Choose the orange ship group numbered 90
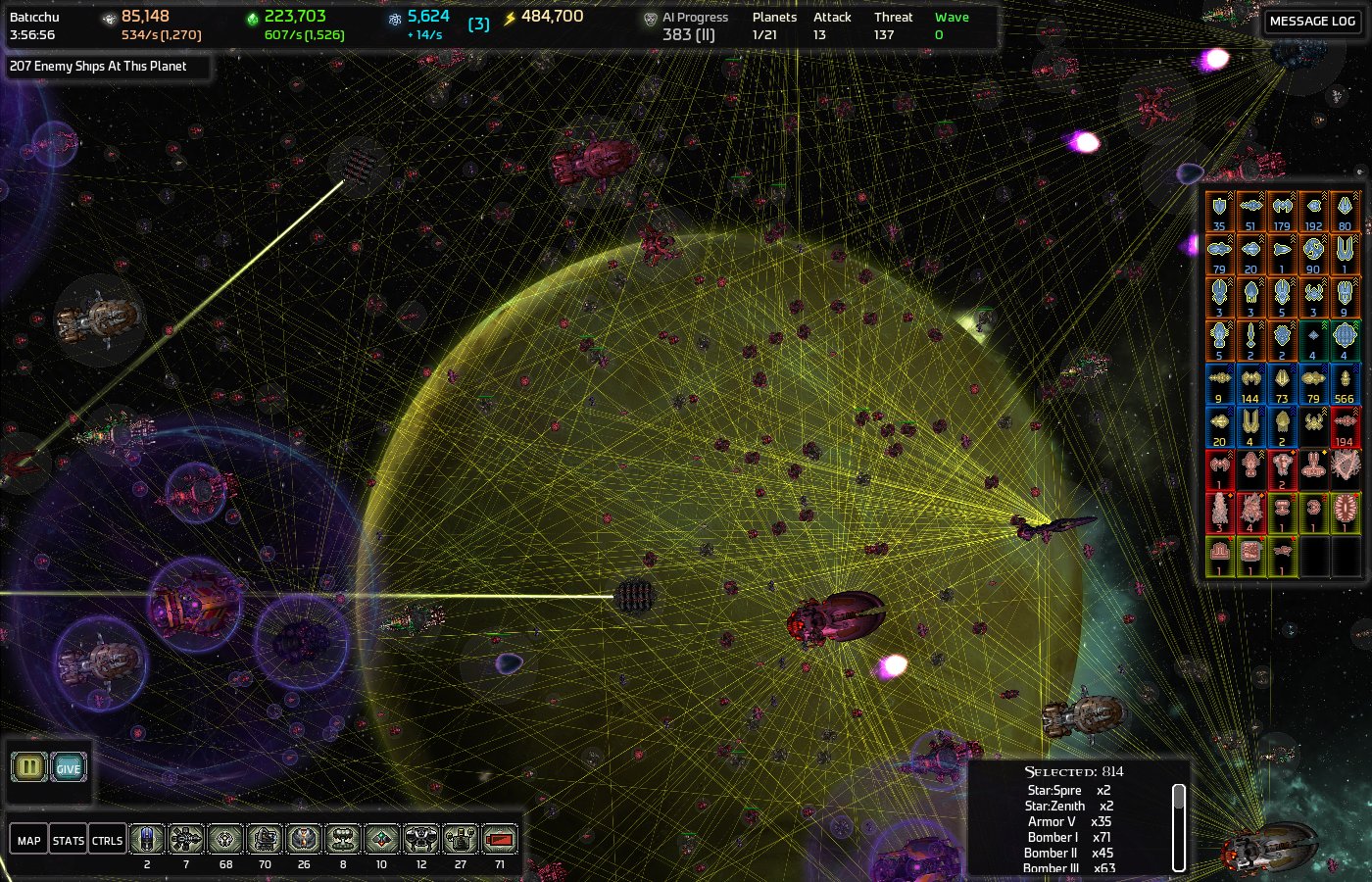Image resolution: width=1372 pixels, height=882 pixels. (1313, 254)
